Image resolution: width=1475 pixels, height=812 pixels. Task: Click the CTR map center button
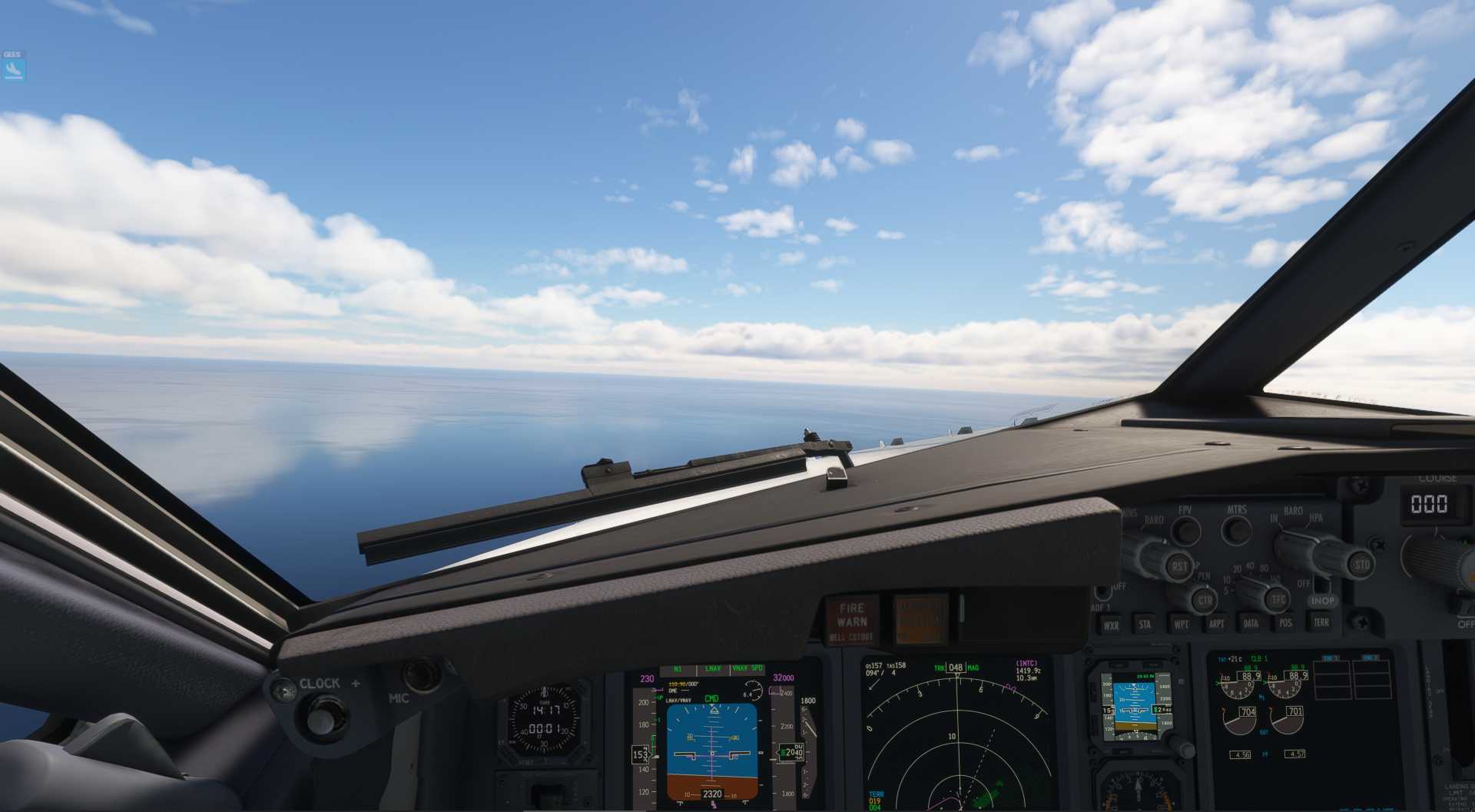point(1204,600)
